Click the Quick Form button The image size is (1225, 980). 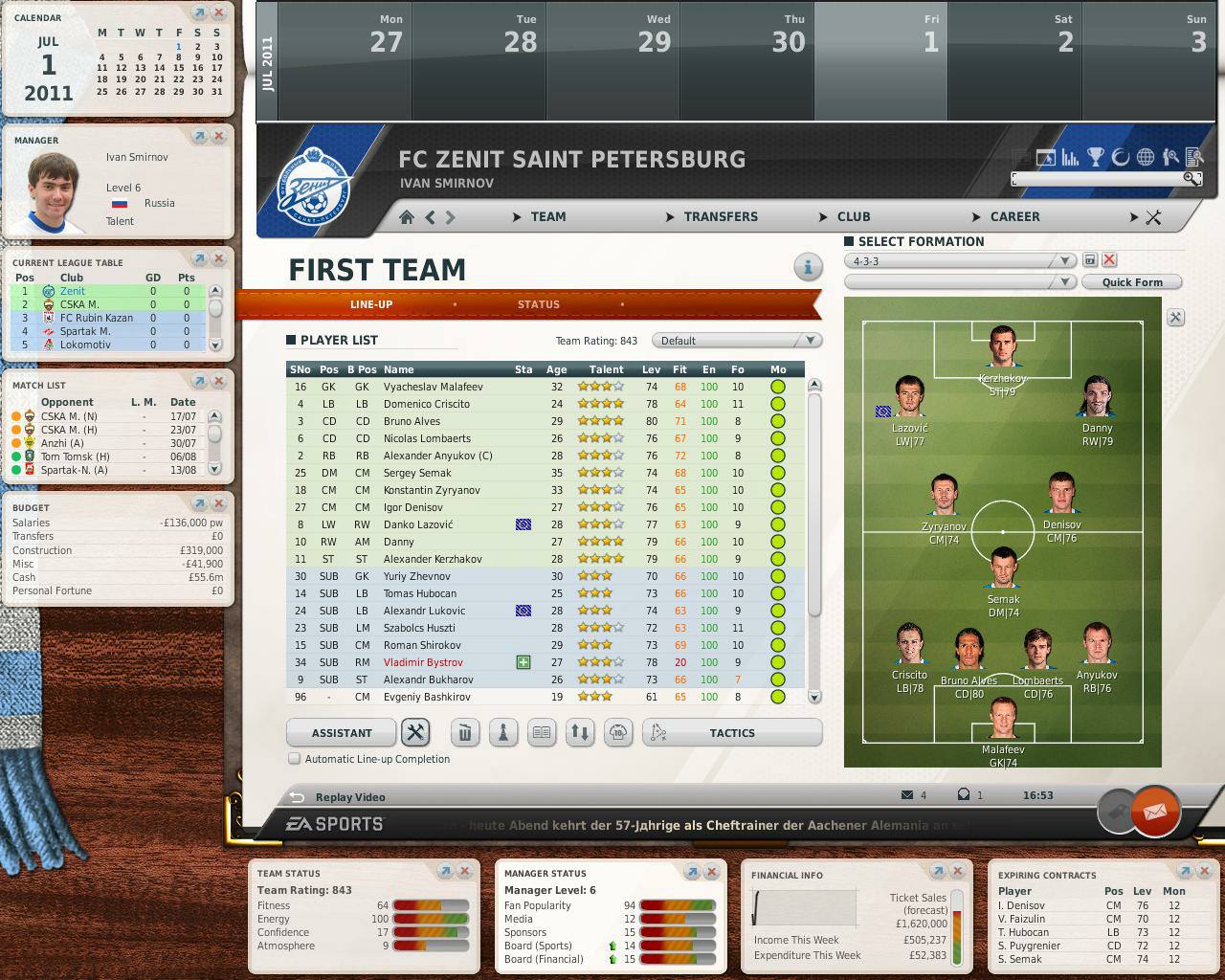pos(1131,282)
